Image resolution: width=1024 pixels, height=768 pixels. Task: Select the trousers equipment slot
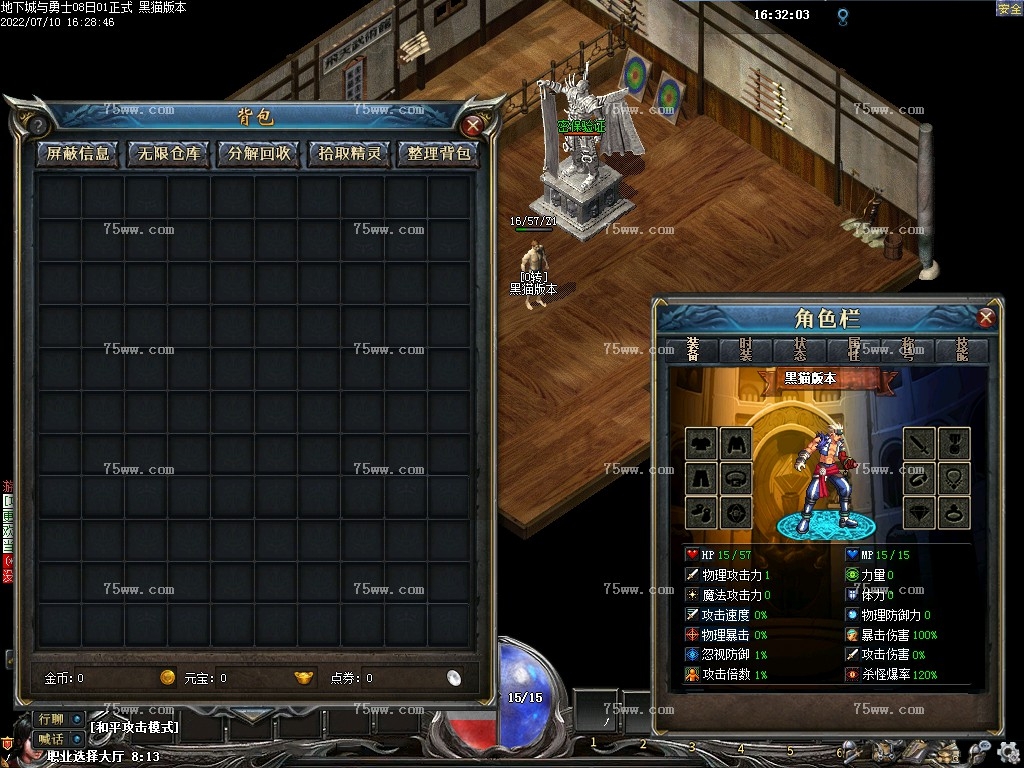click(701, 478)
